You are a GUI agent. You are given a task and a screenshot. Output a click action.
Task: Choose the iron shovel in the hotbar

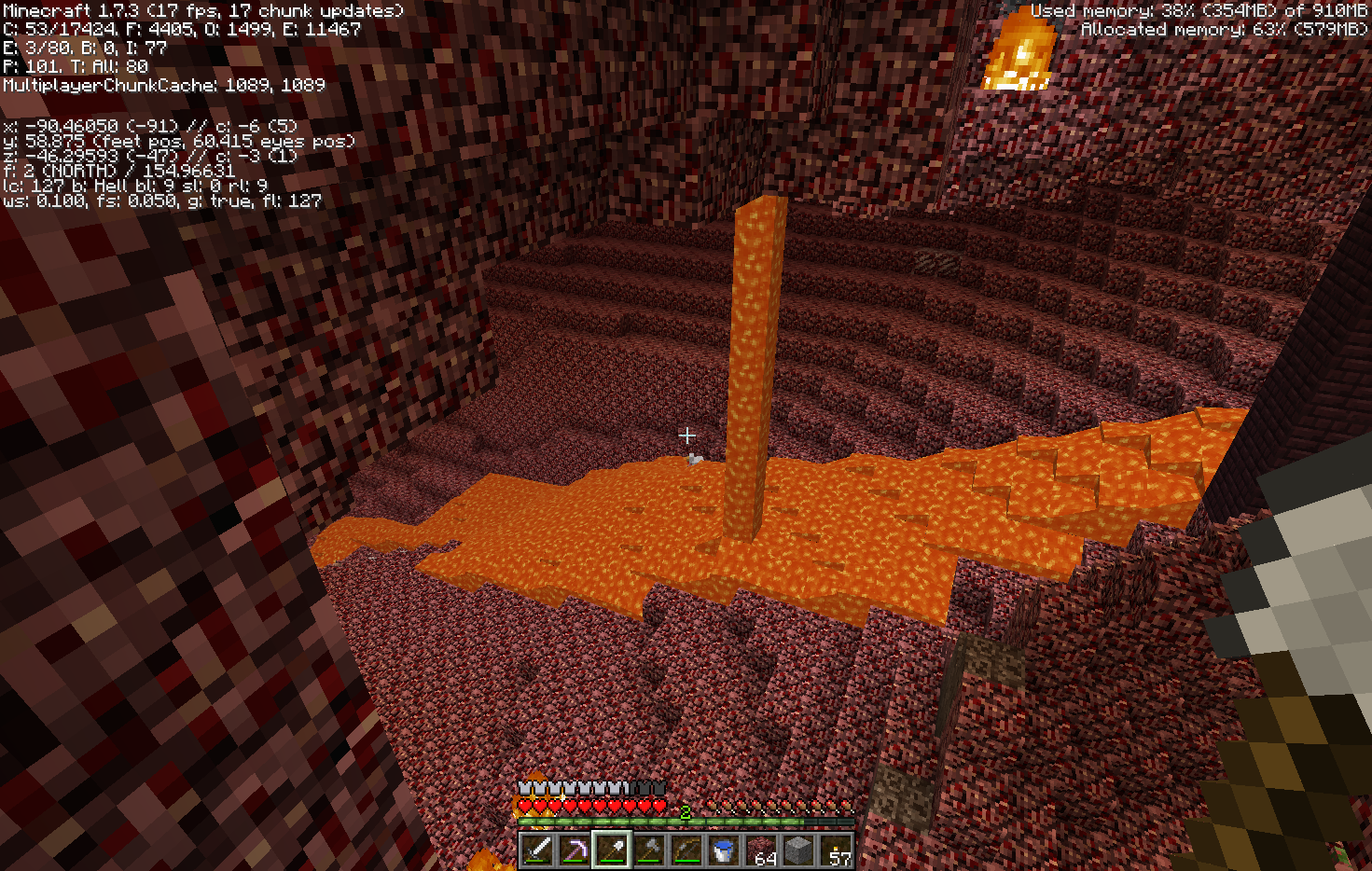[x=612, y=850]
